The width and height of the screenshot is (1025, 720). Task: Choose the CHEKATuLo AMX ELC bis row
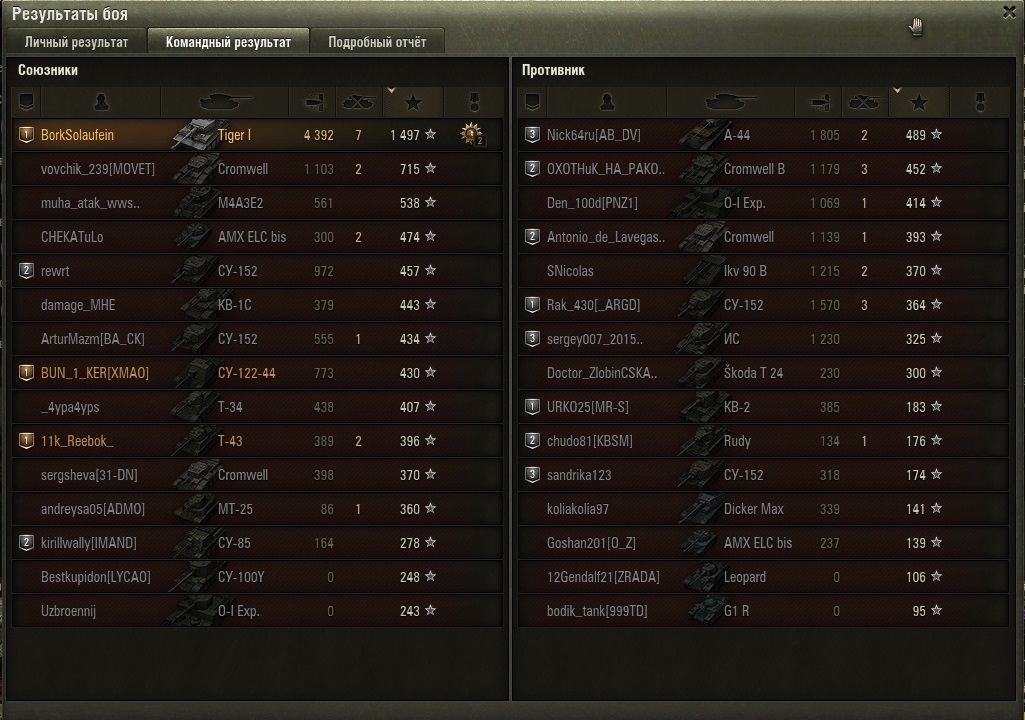(x=257, y=237)
